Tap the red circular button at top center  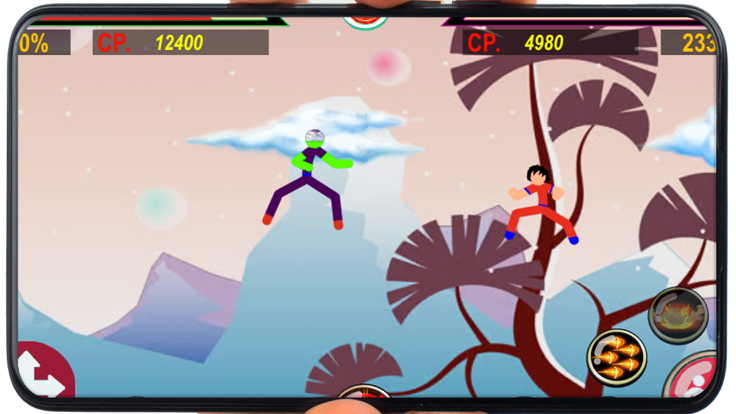point(366,19)
